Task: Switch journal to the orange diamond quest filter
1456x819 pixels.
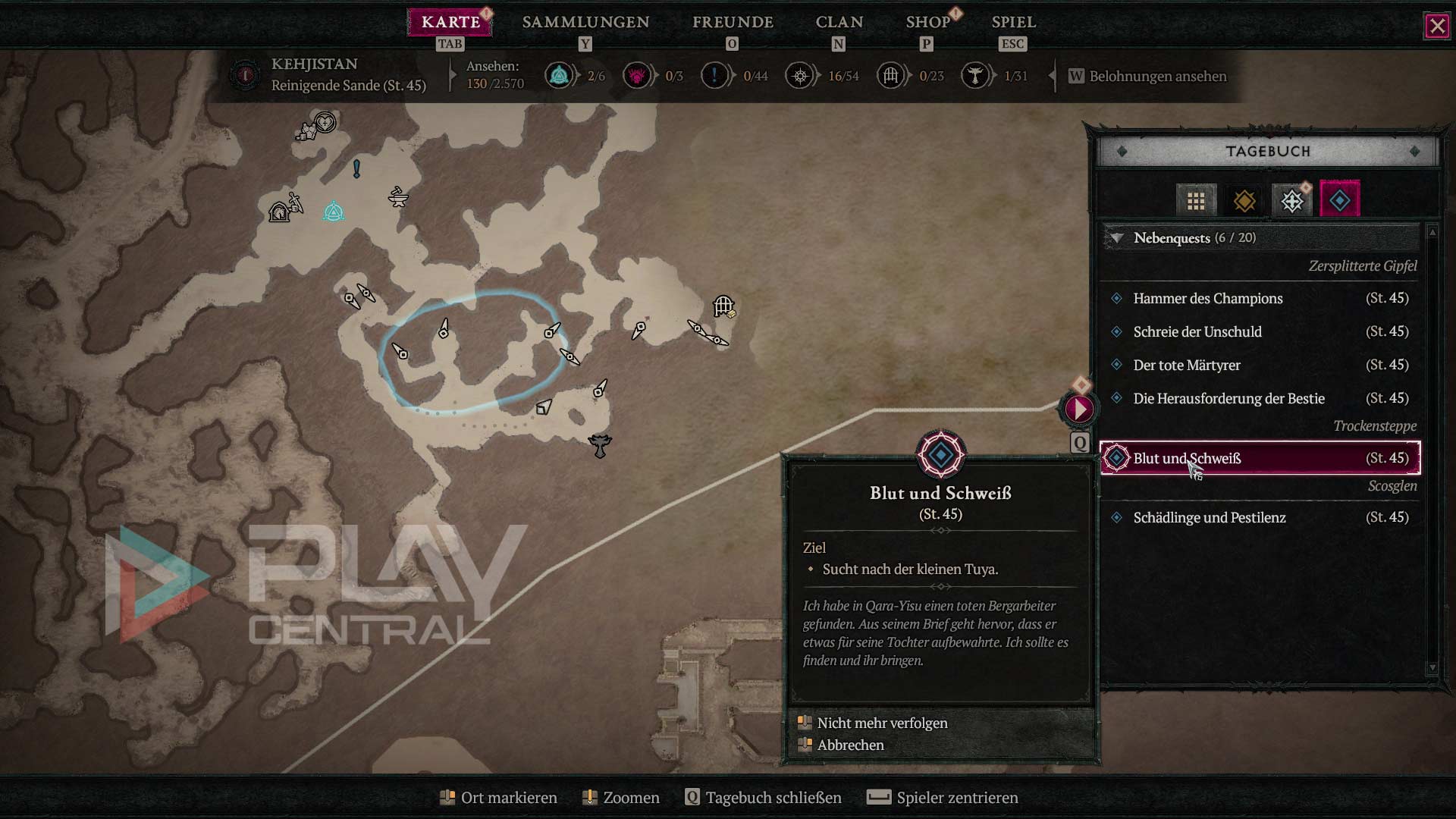Action: [1244, 201]
